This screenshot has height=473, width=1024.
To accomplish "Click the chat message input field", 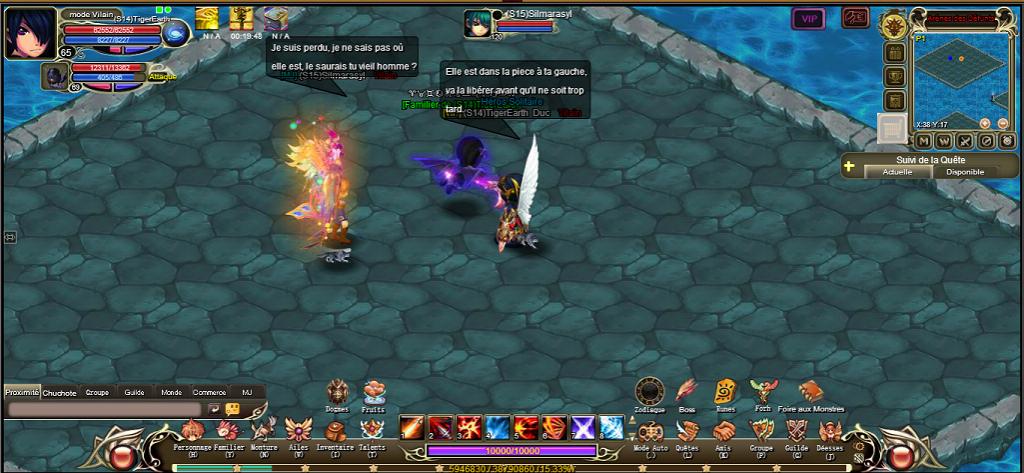I will point(104,409).
